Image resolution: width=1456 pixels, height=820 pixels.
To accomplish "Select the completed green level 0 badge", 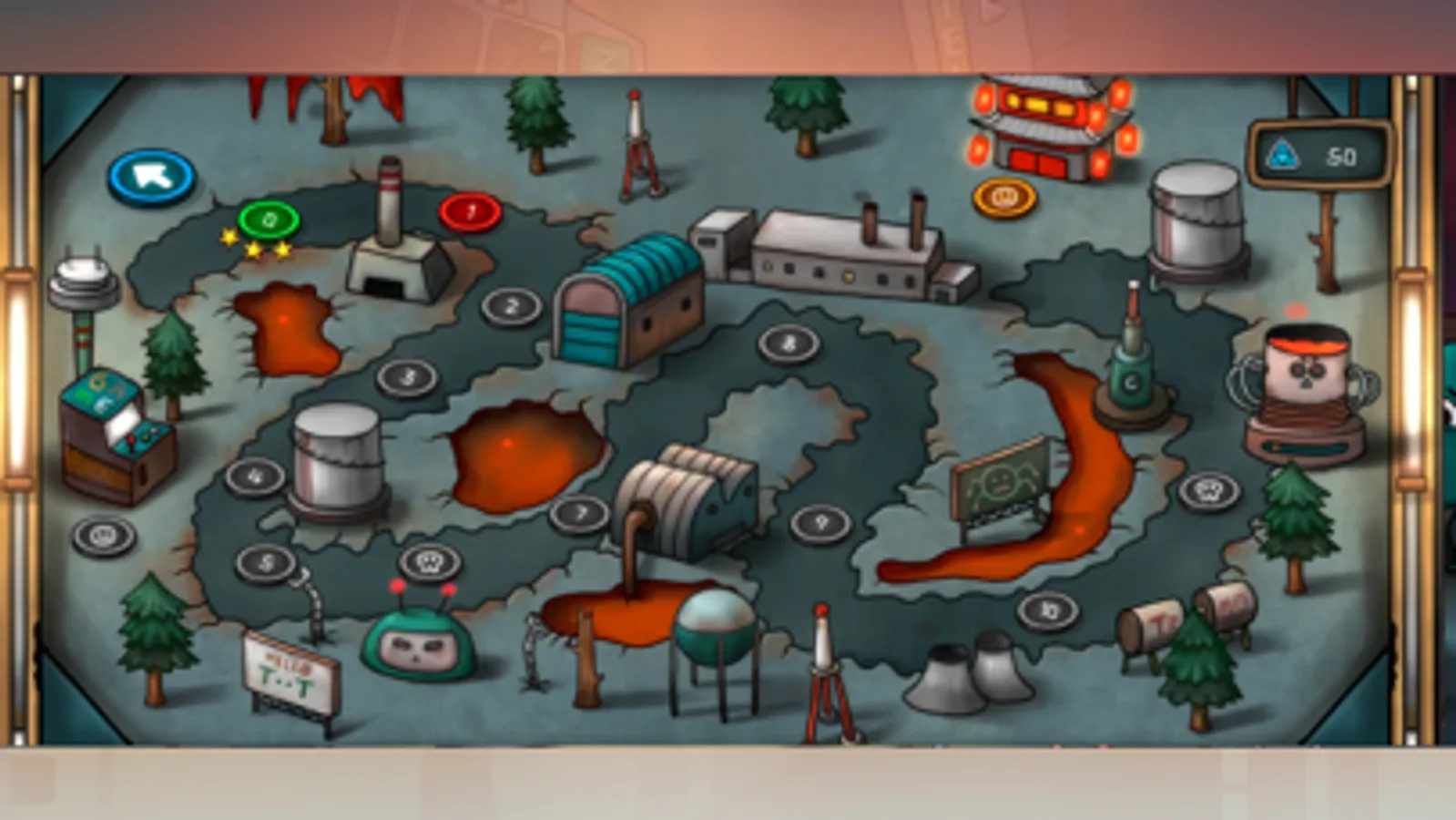I will pyautogui.click(x=268, y=218).
